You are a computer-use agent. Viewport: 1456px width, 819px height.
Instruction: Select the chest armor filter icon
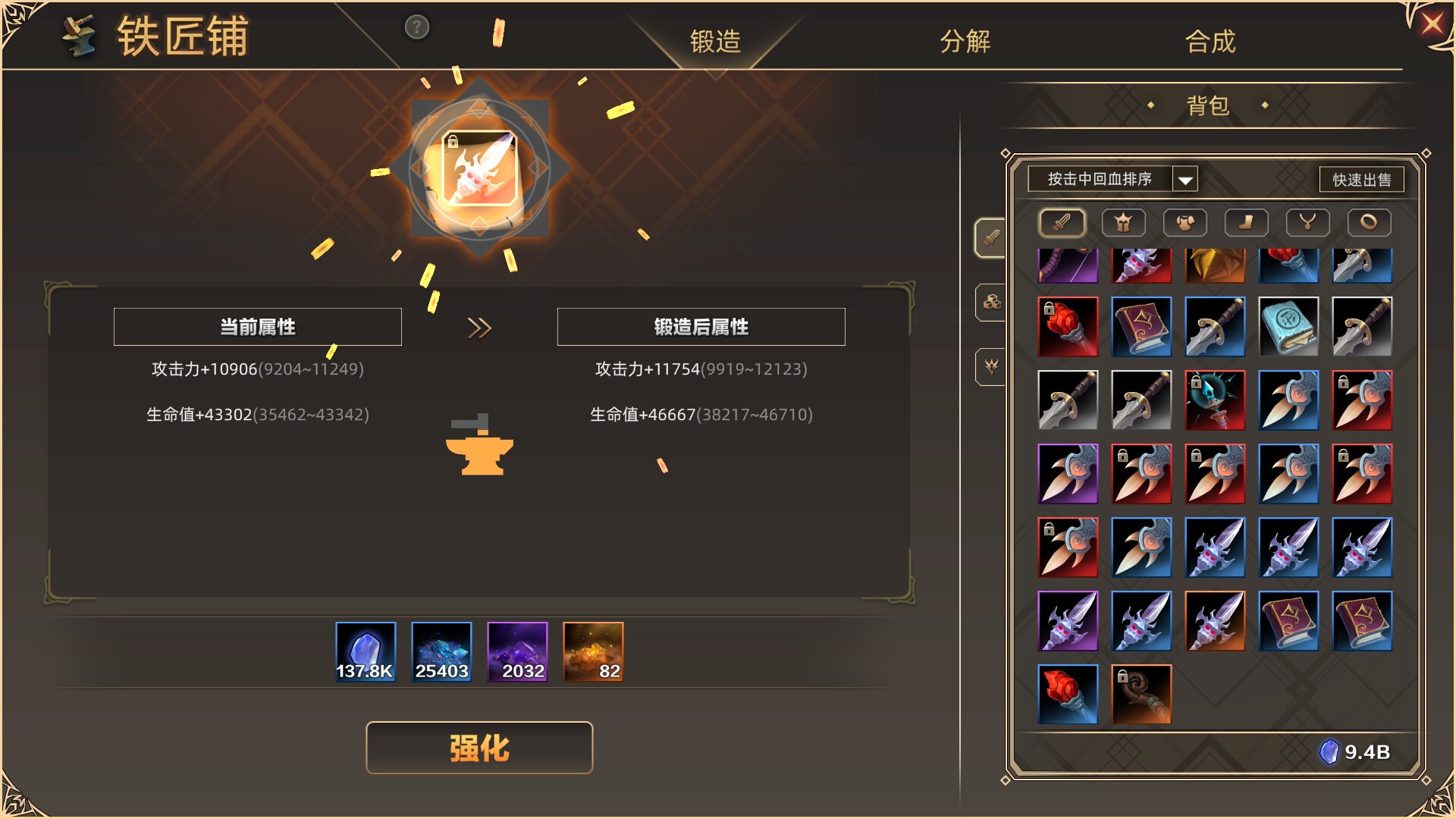pyautogui.click(x=1185, y=222)
